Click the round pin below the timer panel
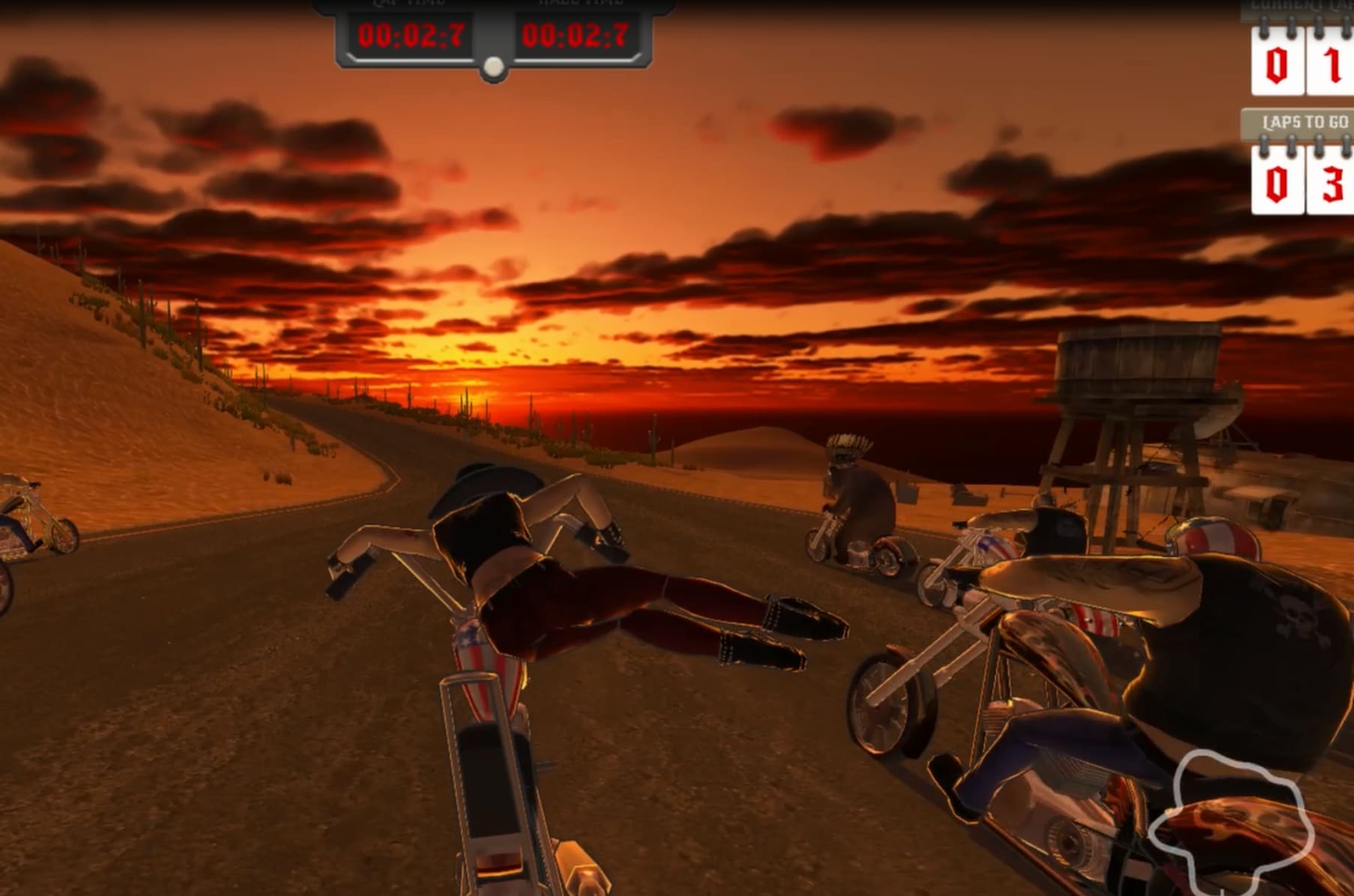 (492, 67)
